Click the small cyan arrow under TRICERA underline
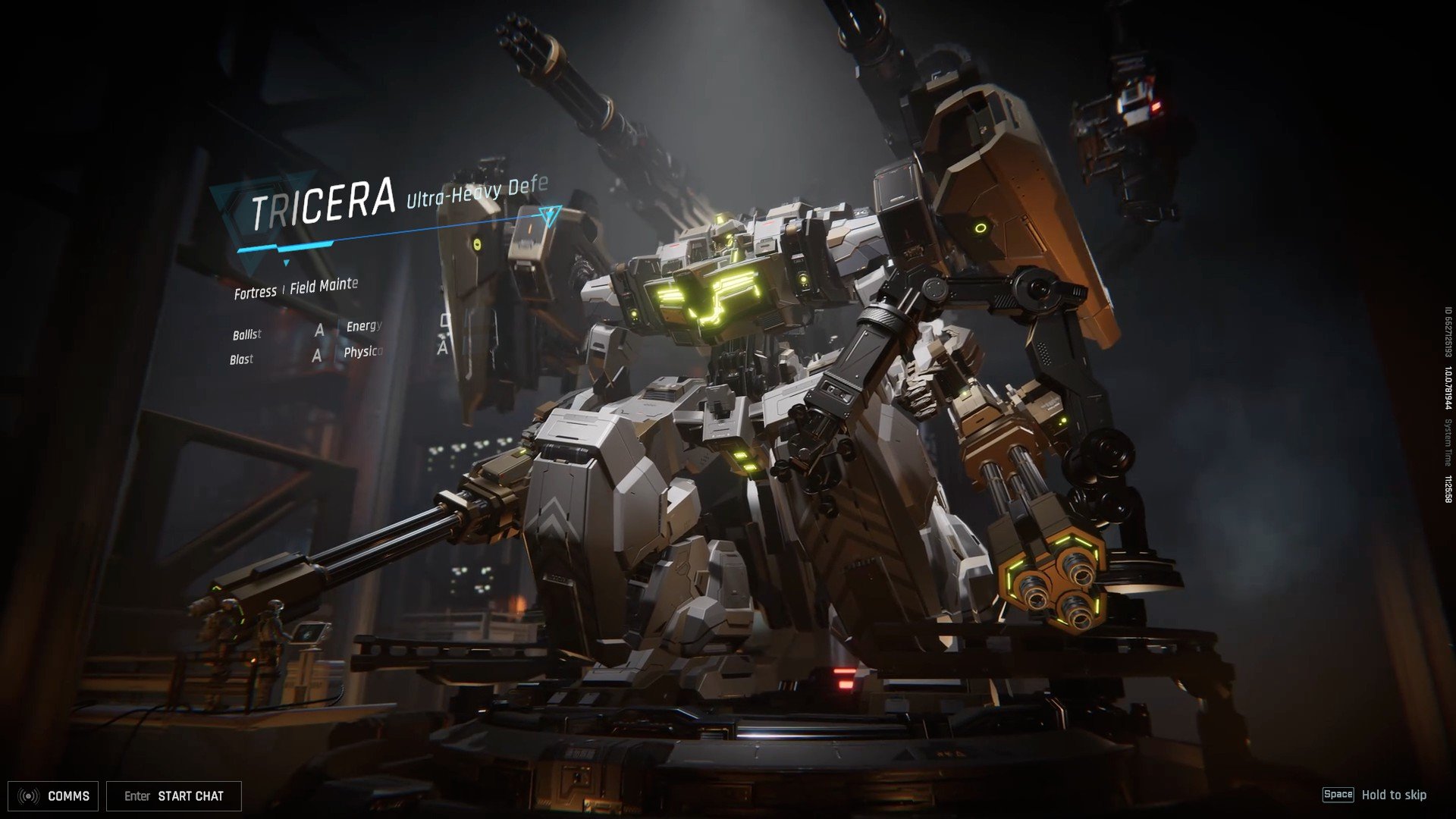Screen dimensions: 1456x819 point(286,263)
